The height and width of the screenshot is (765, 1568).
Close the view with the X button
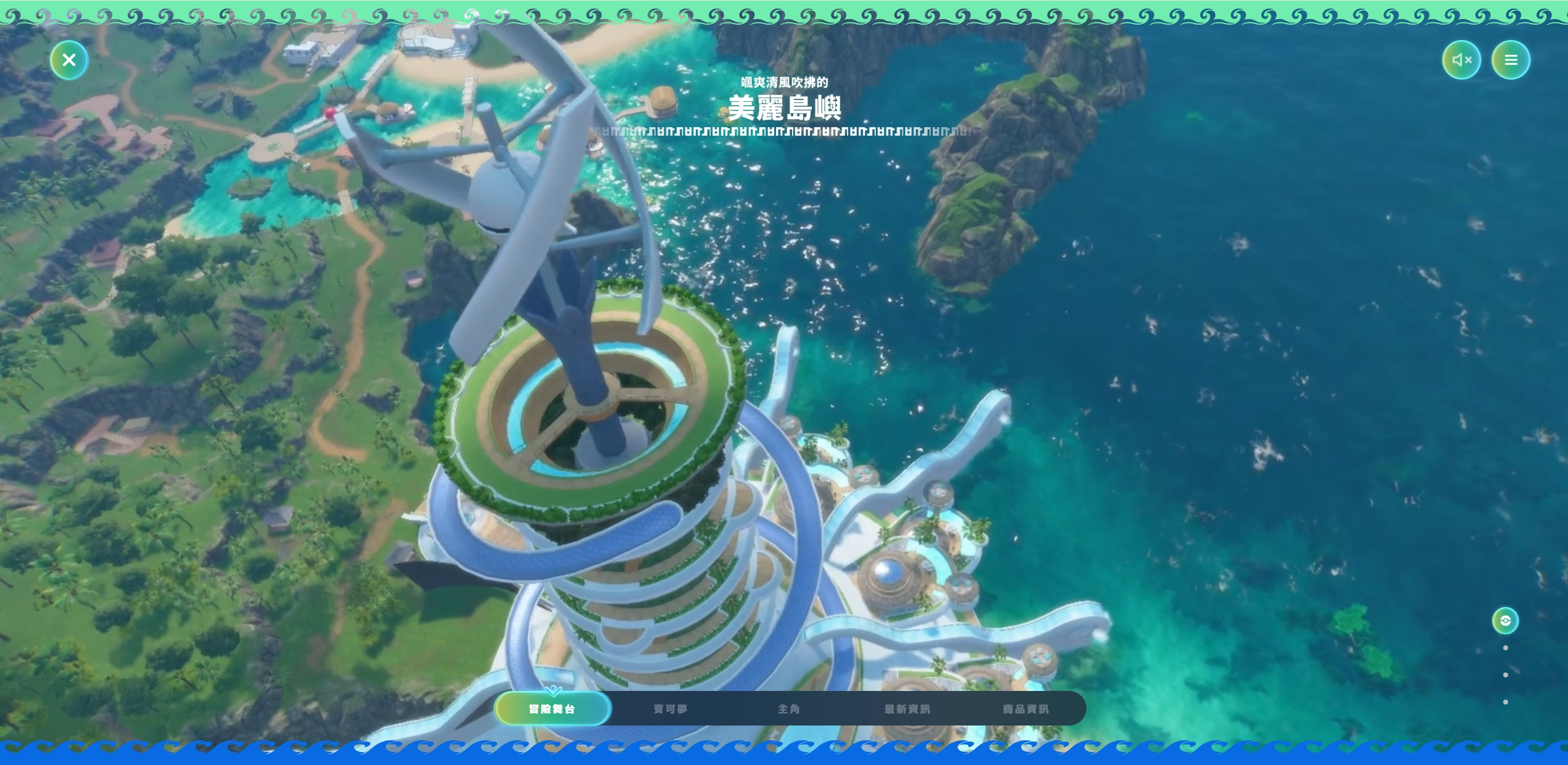click(x=69, y=60)
